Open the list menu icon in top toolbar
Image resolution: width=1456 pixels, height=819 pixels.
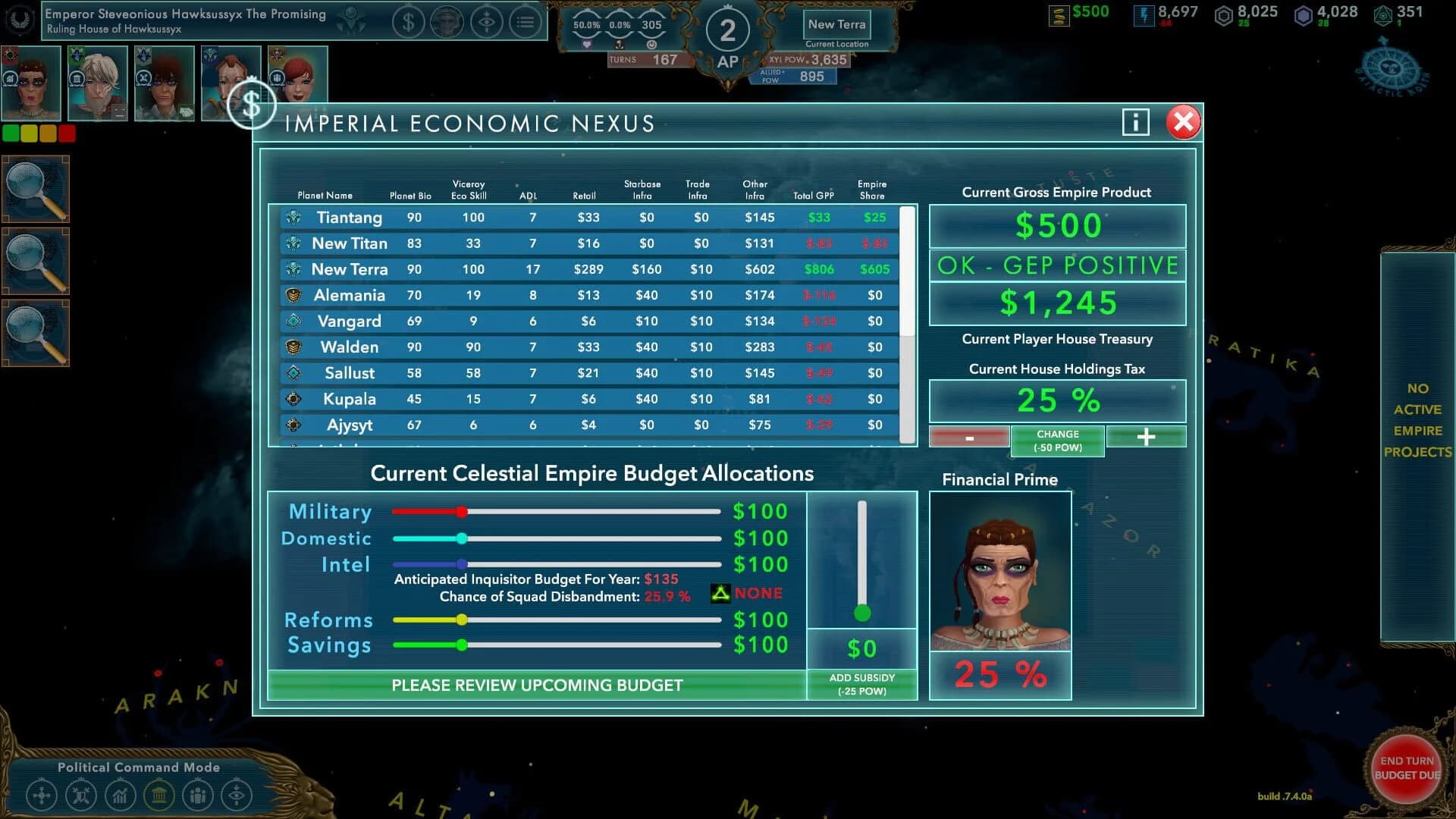click(x=526, y=21)
